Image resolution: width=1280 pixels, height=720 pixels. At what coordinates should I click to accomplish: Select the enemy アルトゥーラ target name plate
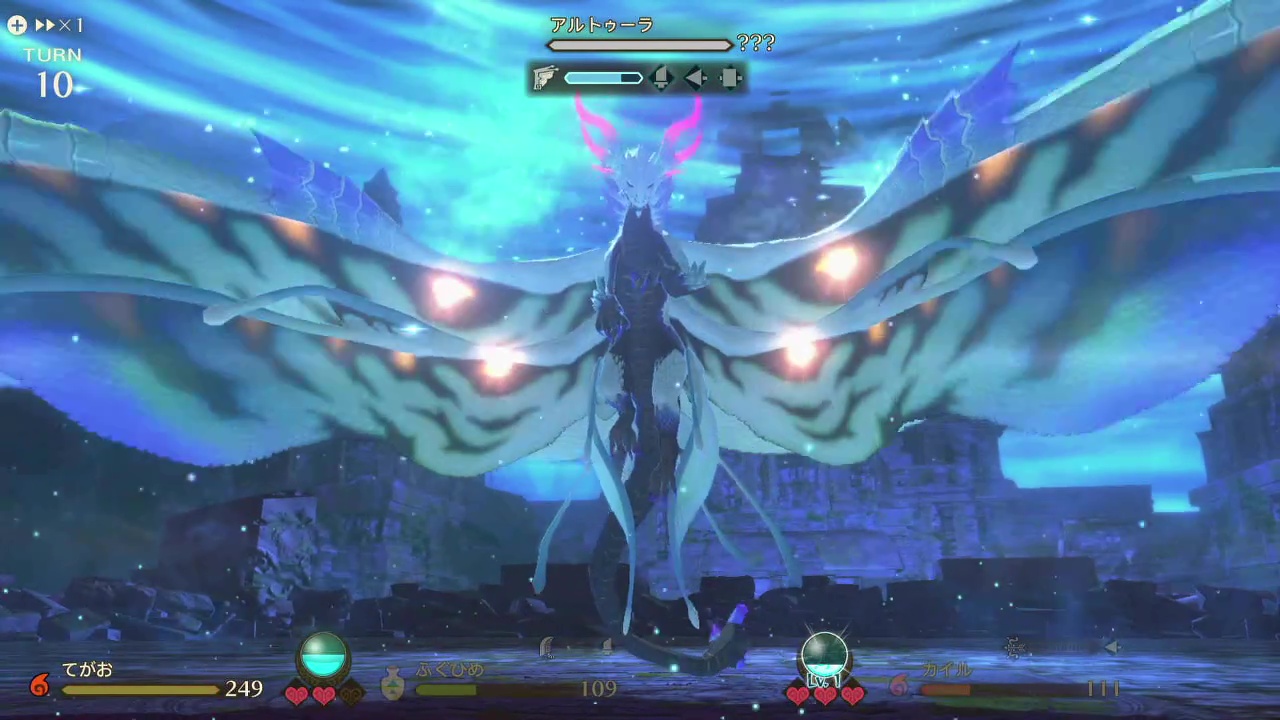click(602, 25)
